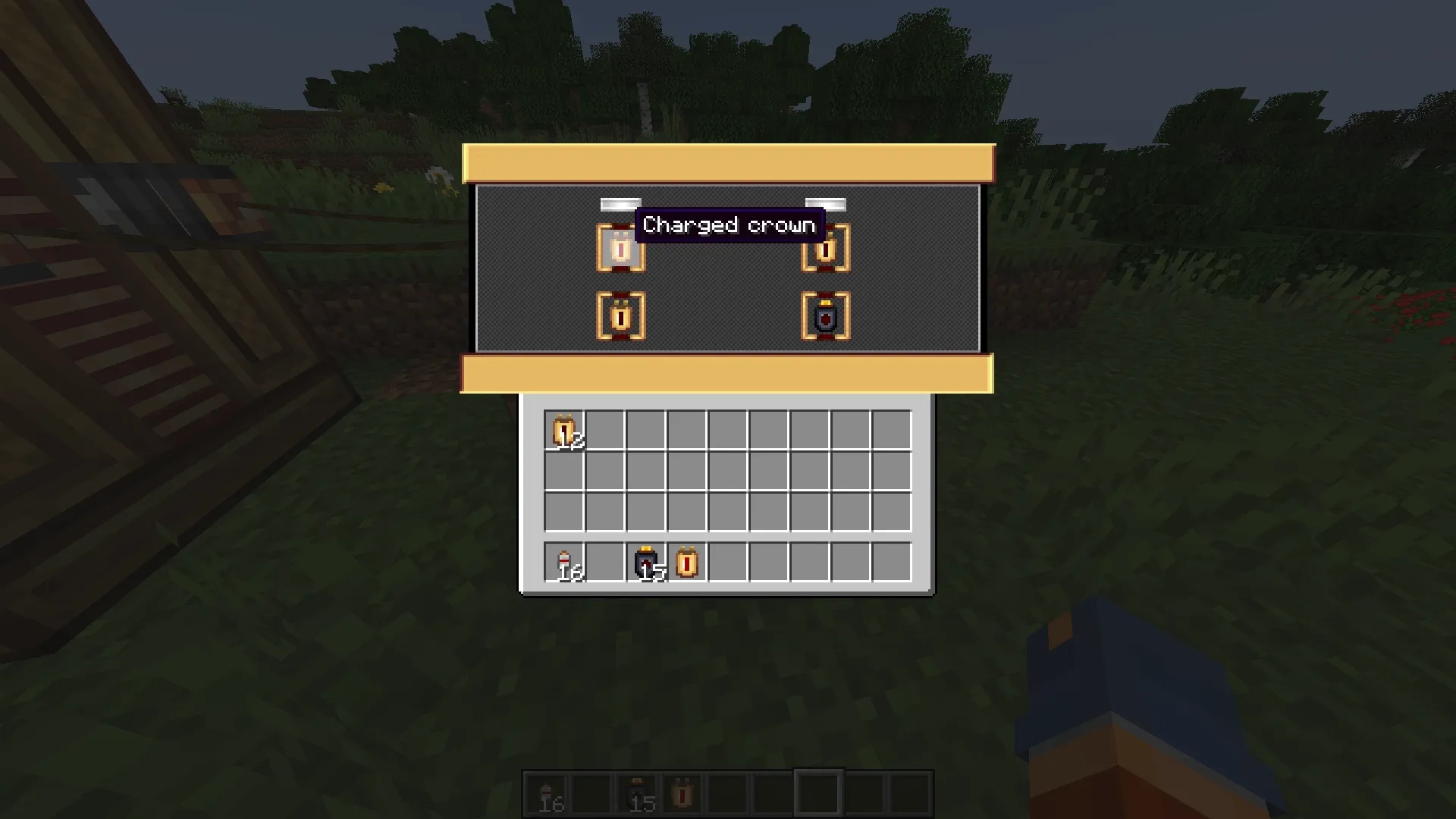Click the white candle above the right lantern slot
Screen dimensions: 1456x819
click(x=826, y=204)
